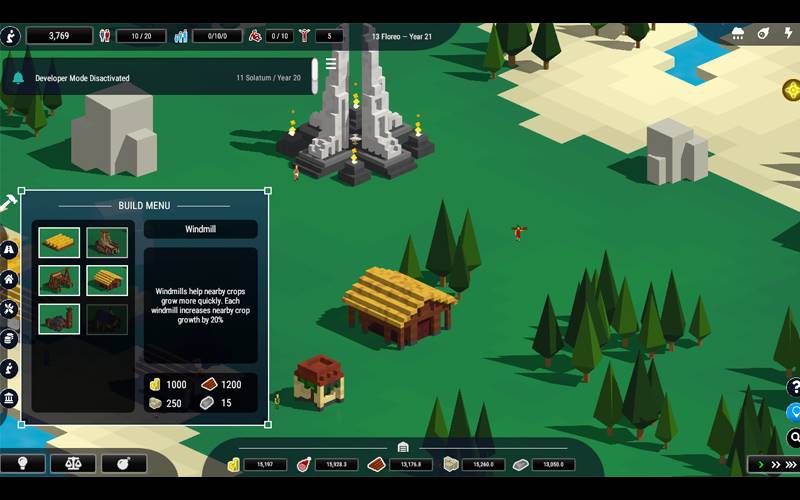This screenshot has height=500, width=800.
Task: Set game speed to fast forward
Action: pos(778,465)
